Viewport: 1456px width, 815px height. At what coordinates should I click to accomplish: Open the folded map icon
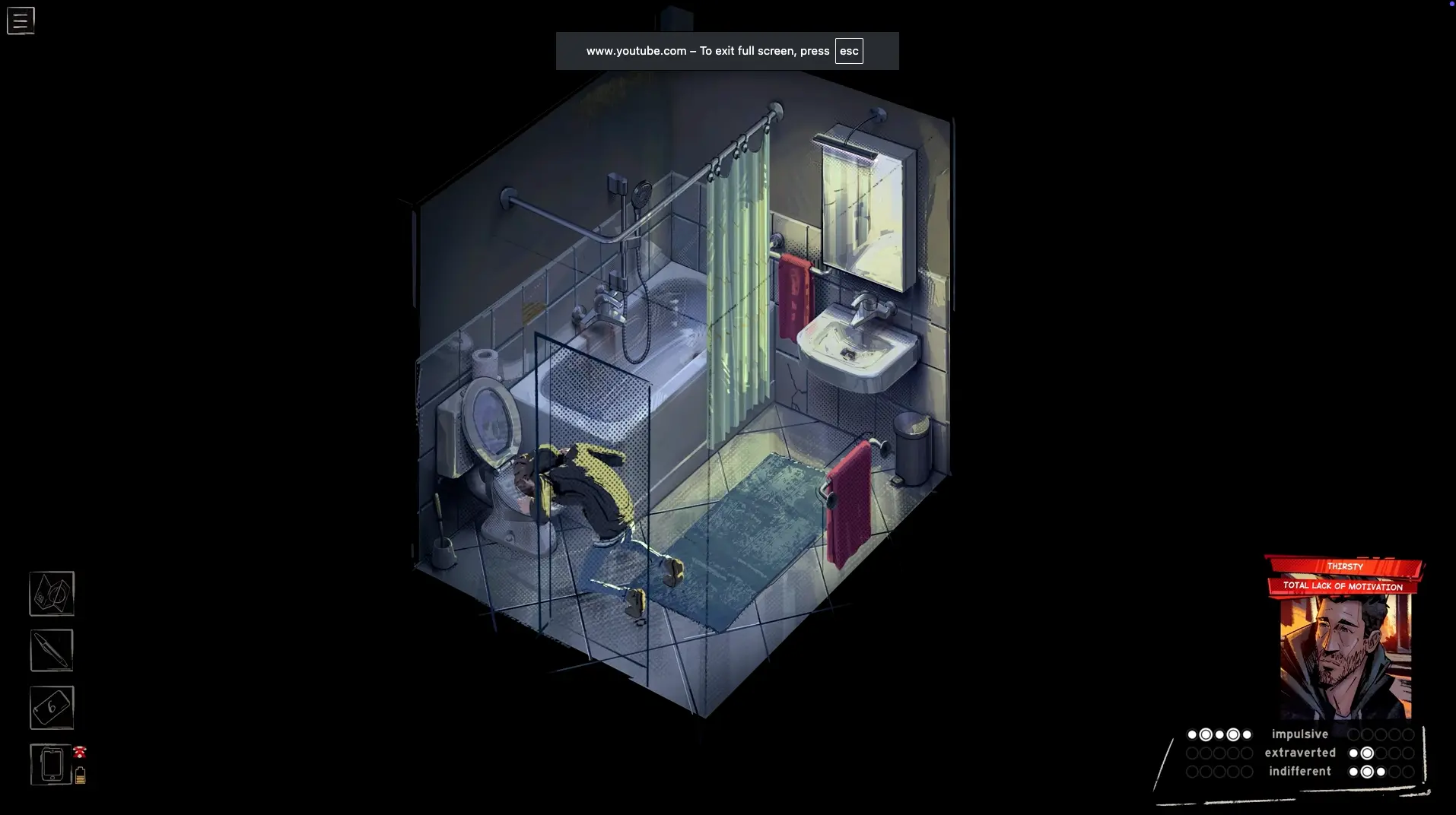coord(52,593)
